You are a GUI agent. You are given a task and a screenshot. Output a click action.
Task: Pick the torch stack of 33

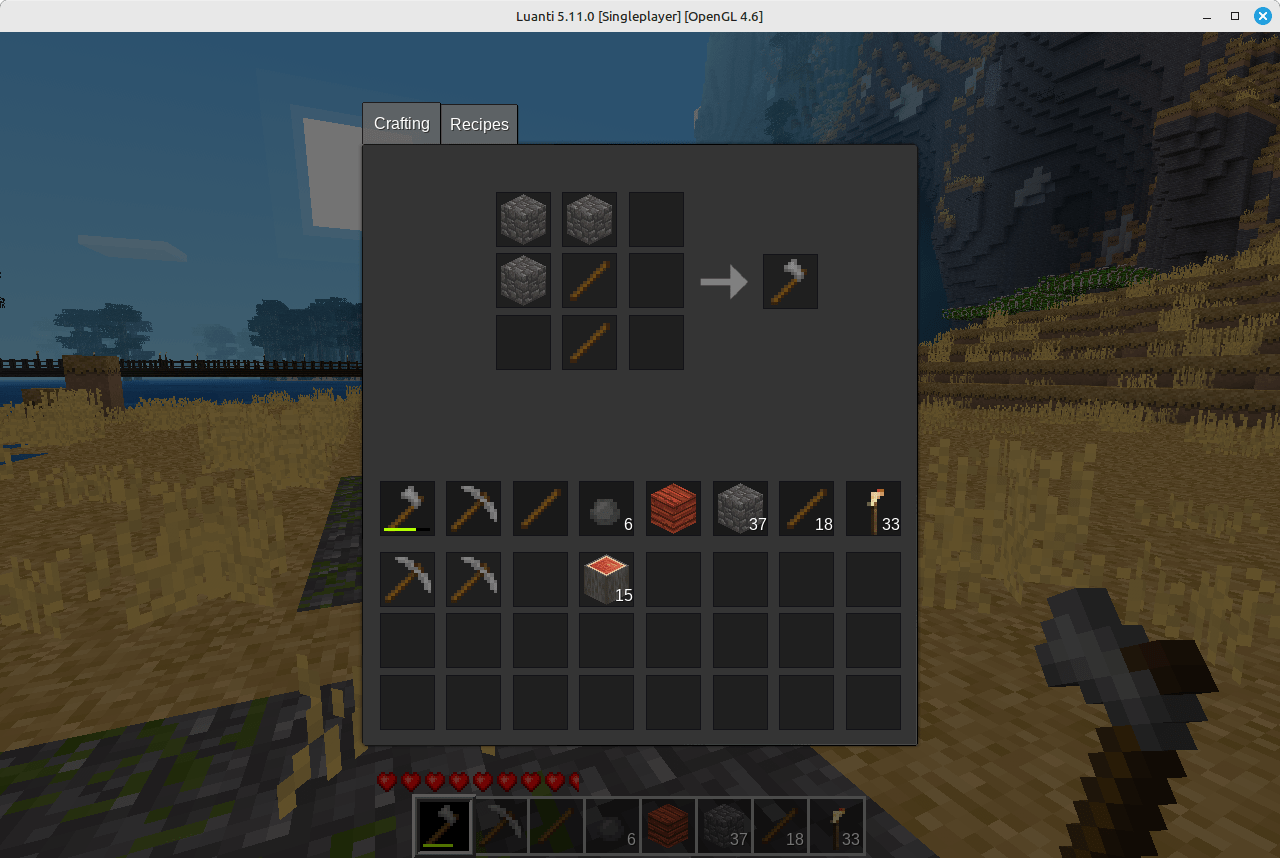tap(873, 508)
